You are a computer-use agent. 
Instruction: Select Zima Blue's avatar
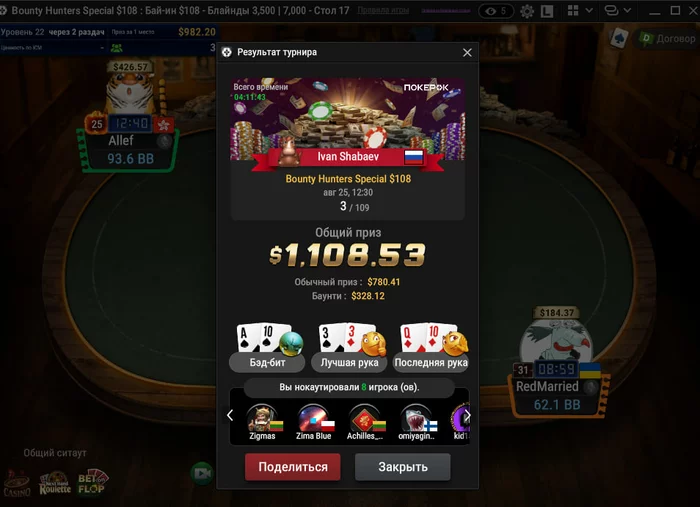point(313,419)
